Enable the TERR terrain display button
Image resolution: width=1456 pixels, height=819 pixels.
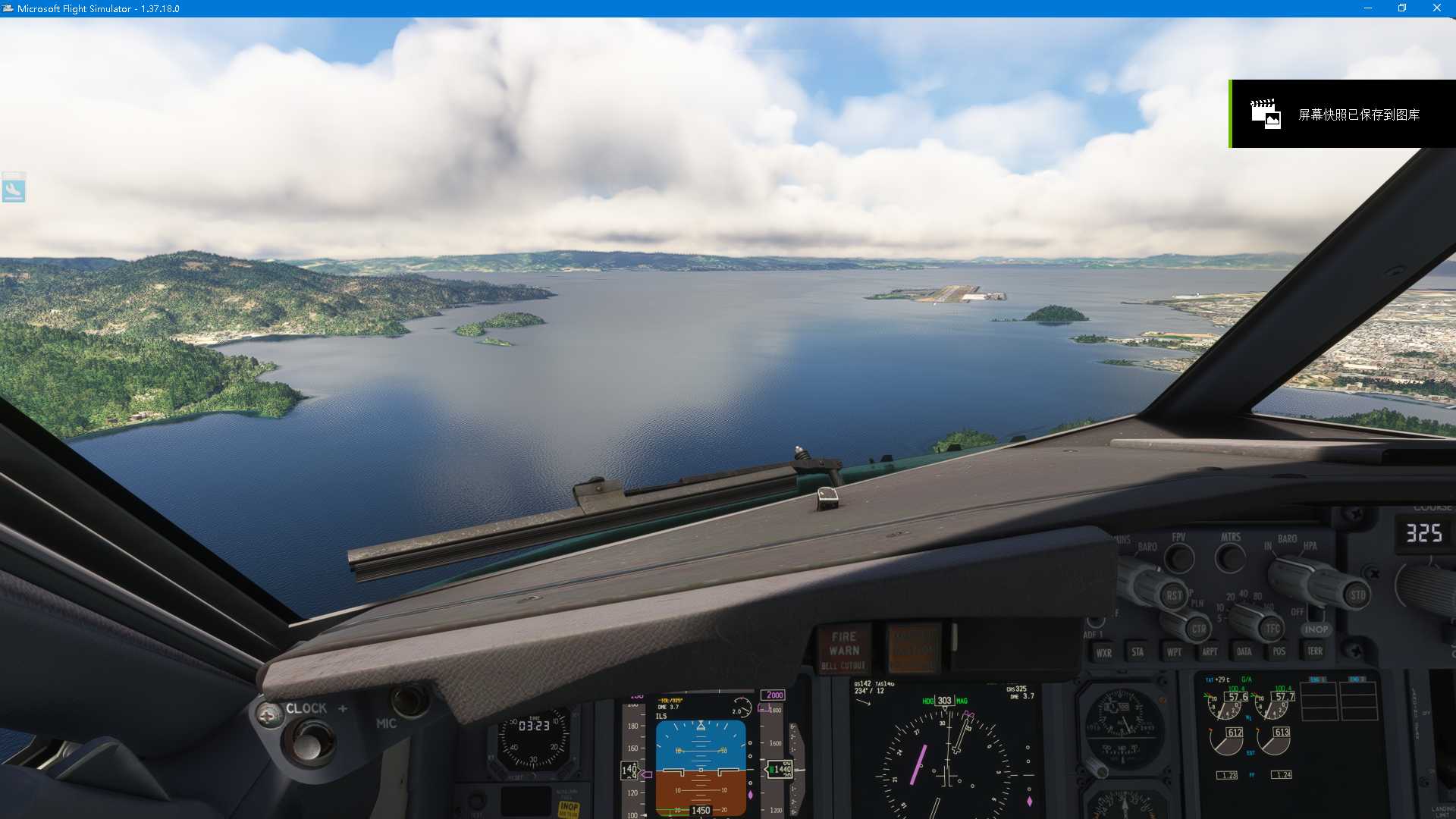1315,651
